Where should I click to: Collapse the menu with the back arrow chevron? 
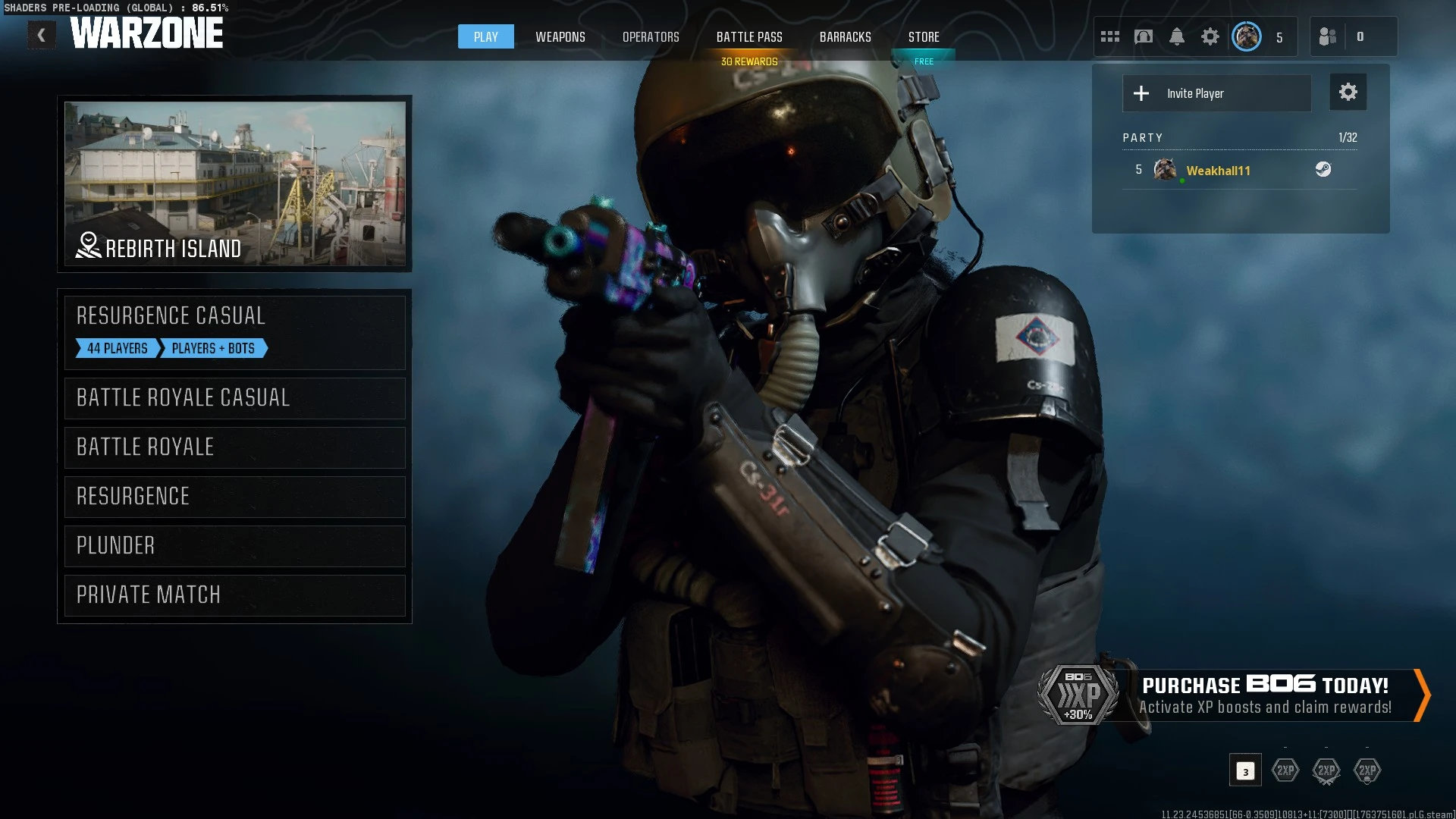(x=42, y=34)
